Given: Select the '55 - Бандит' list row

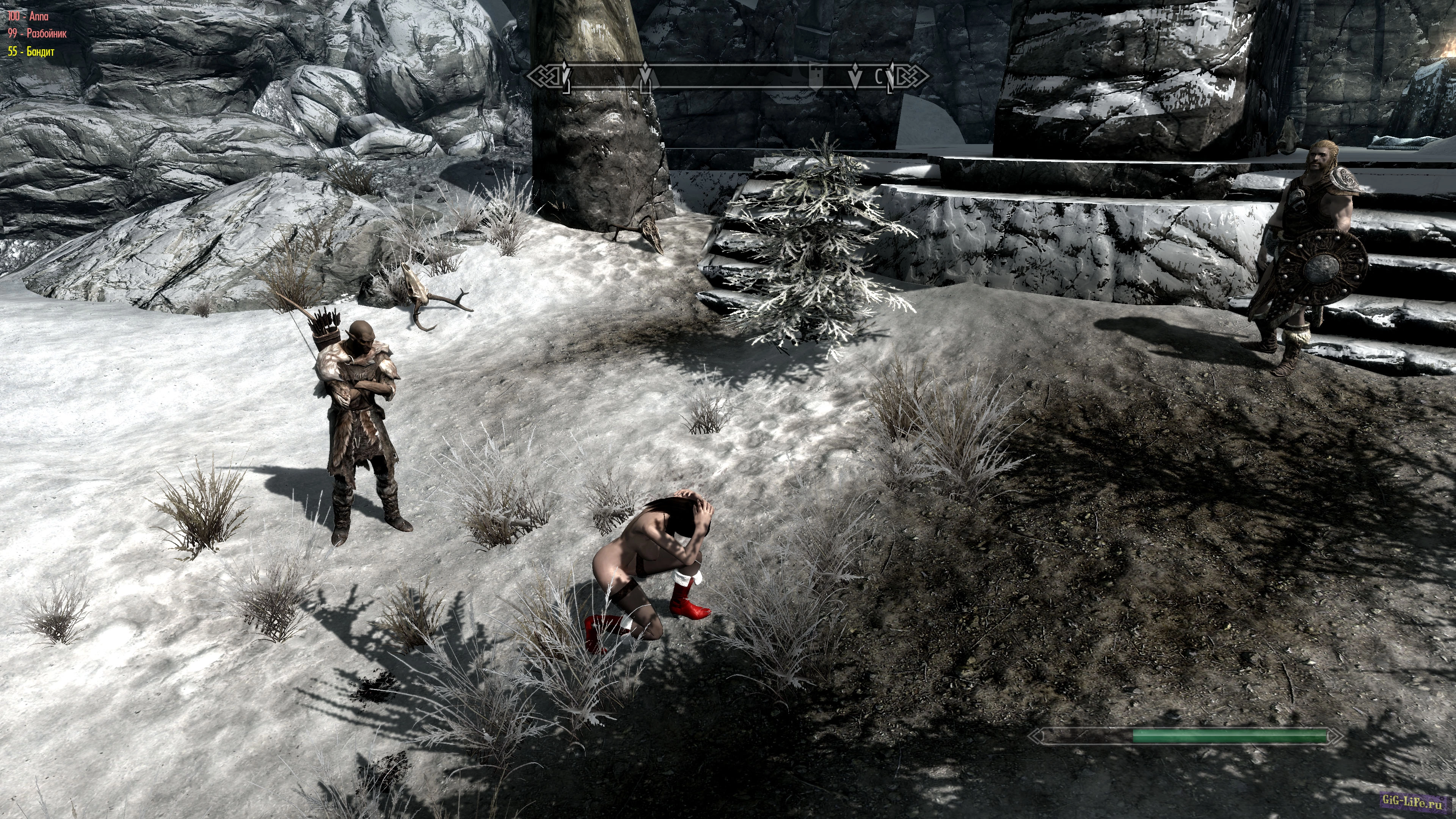Looking at the screenshot, I should [x=31, y=52].
